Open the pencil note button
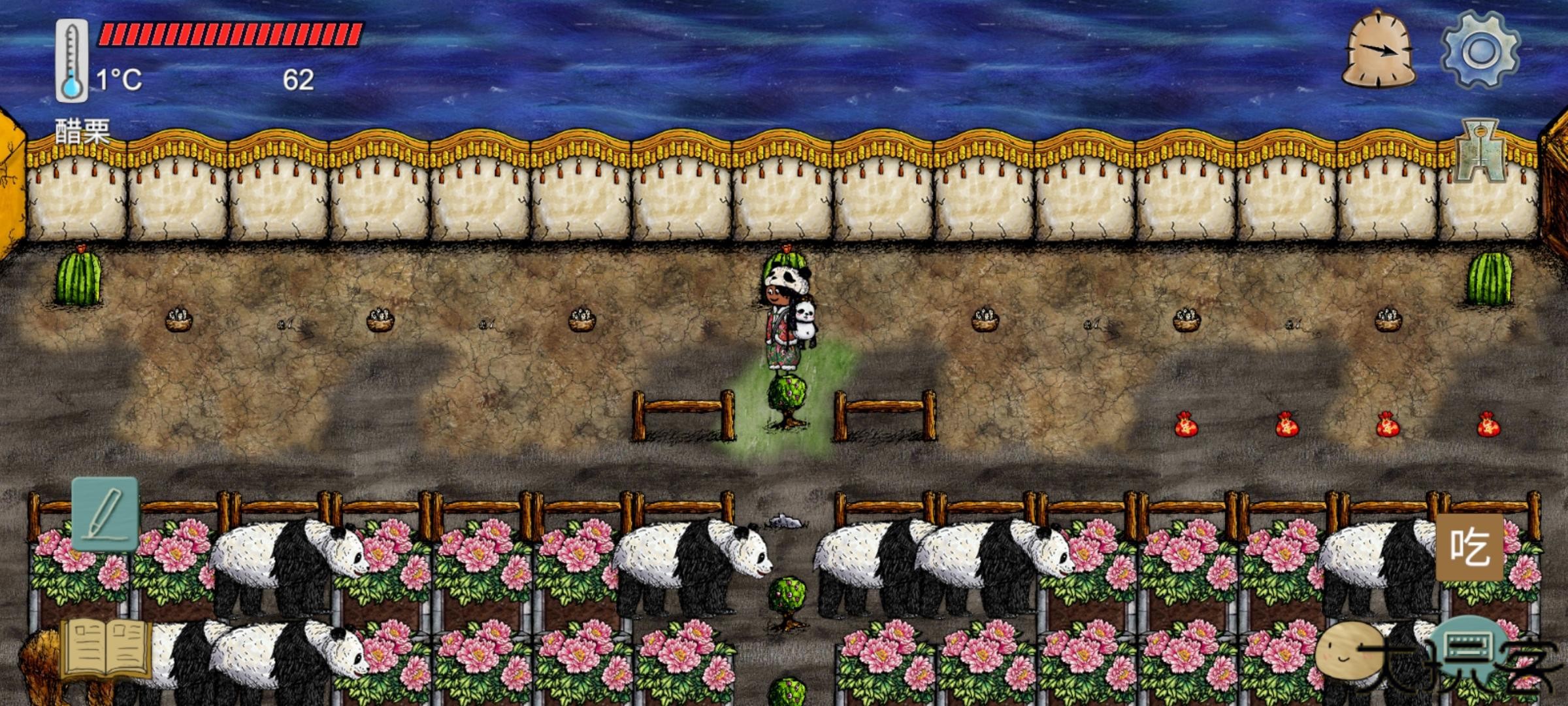 click(105, 514)
